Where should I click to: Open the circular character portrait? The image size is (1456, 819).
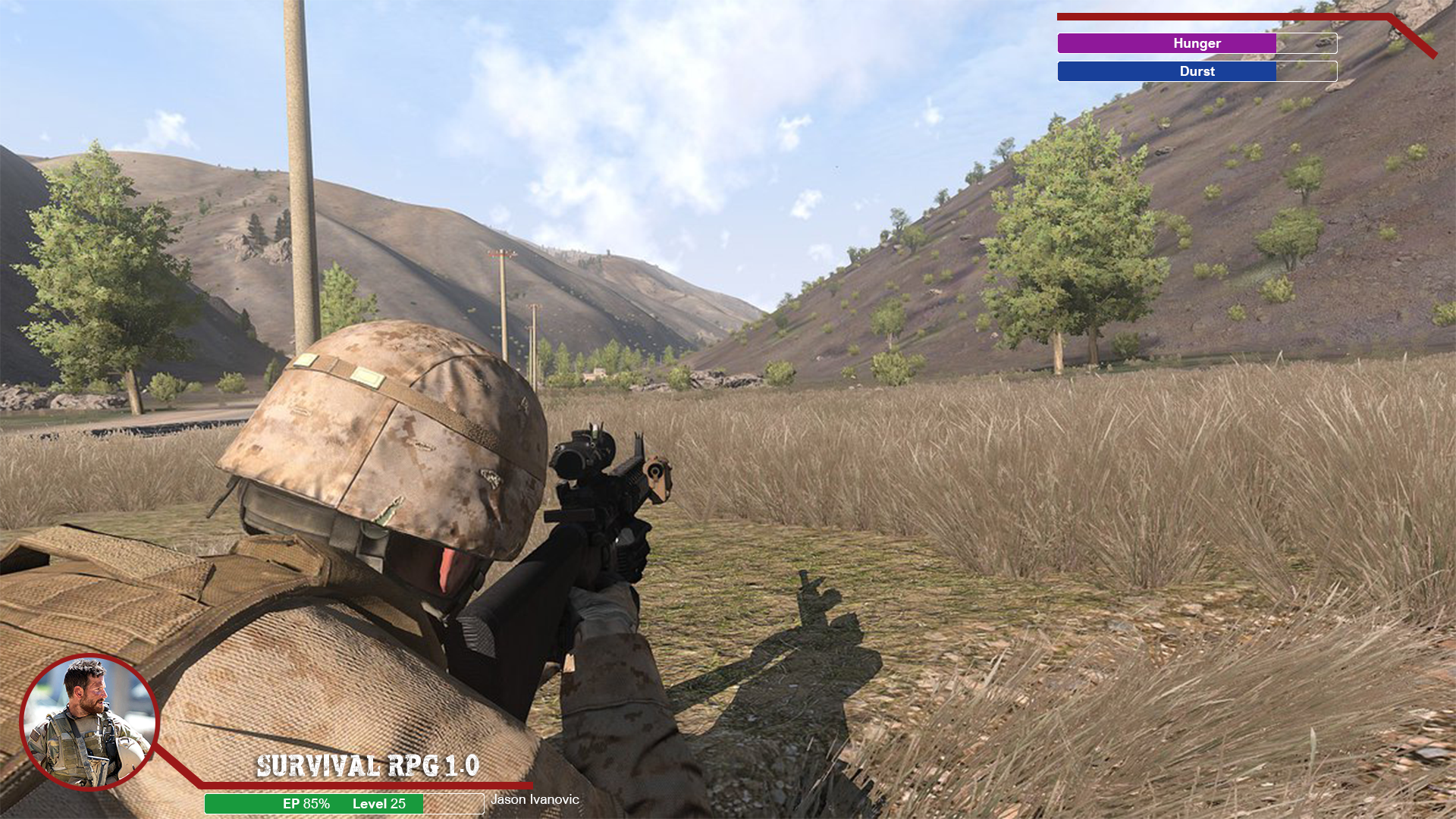tap(89, 722)
